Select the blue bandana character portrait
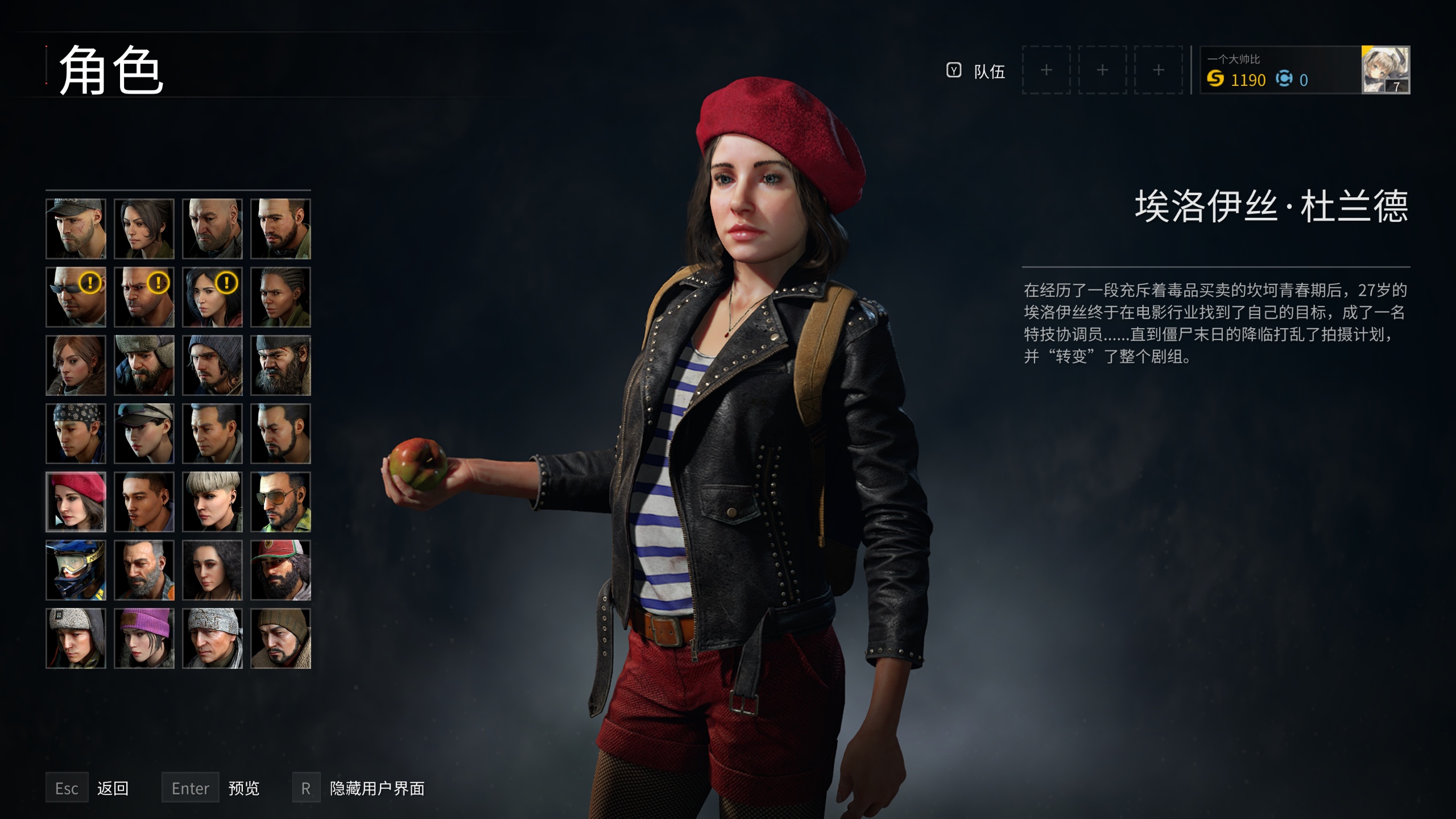Screen dimensions: 1456x819 pos(76,433)
